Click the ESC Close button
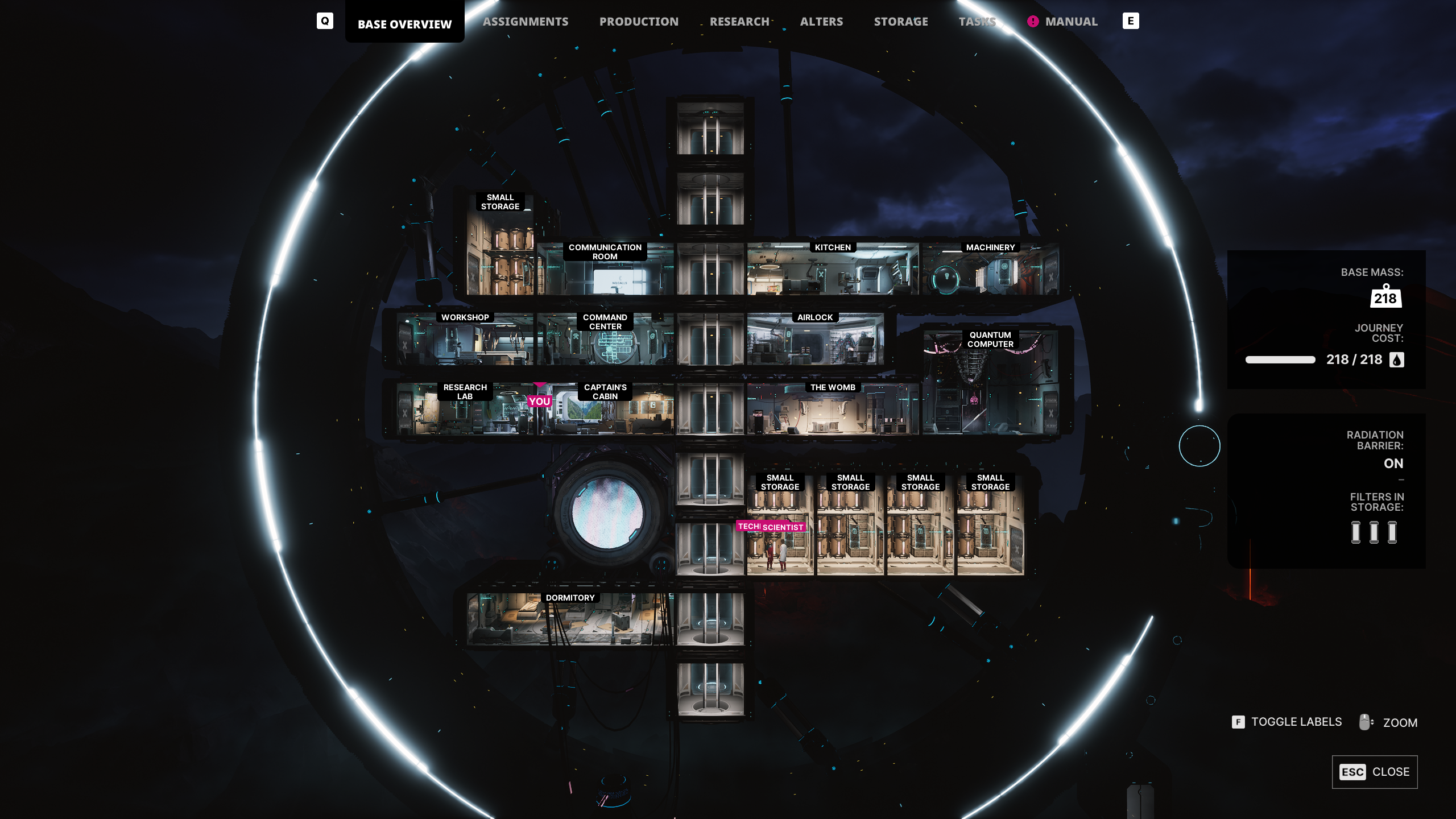 tap(1375, 772)
